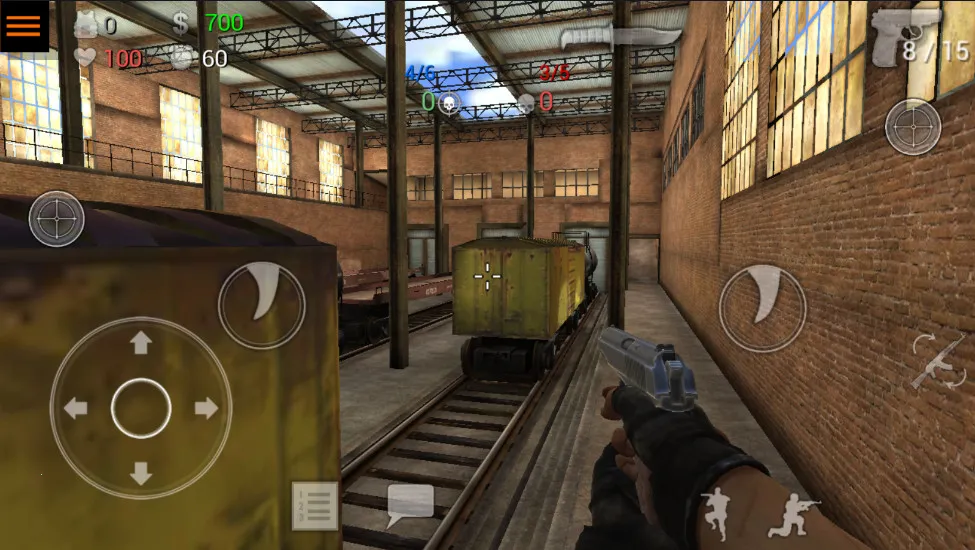Viewport: 975px width, 550px height.
Task: Swap weapons with the rifle cycle icon
Action: pyautogui.click(x=938, y=362)
